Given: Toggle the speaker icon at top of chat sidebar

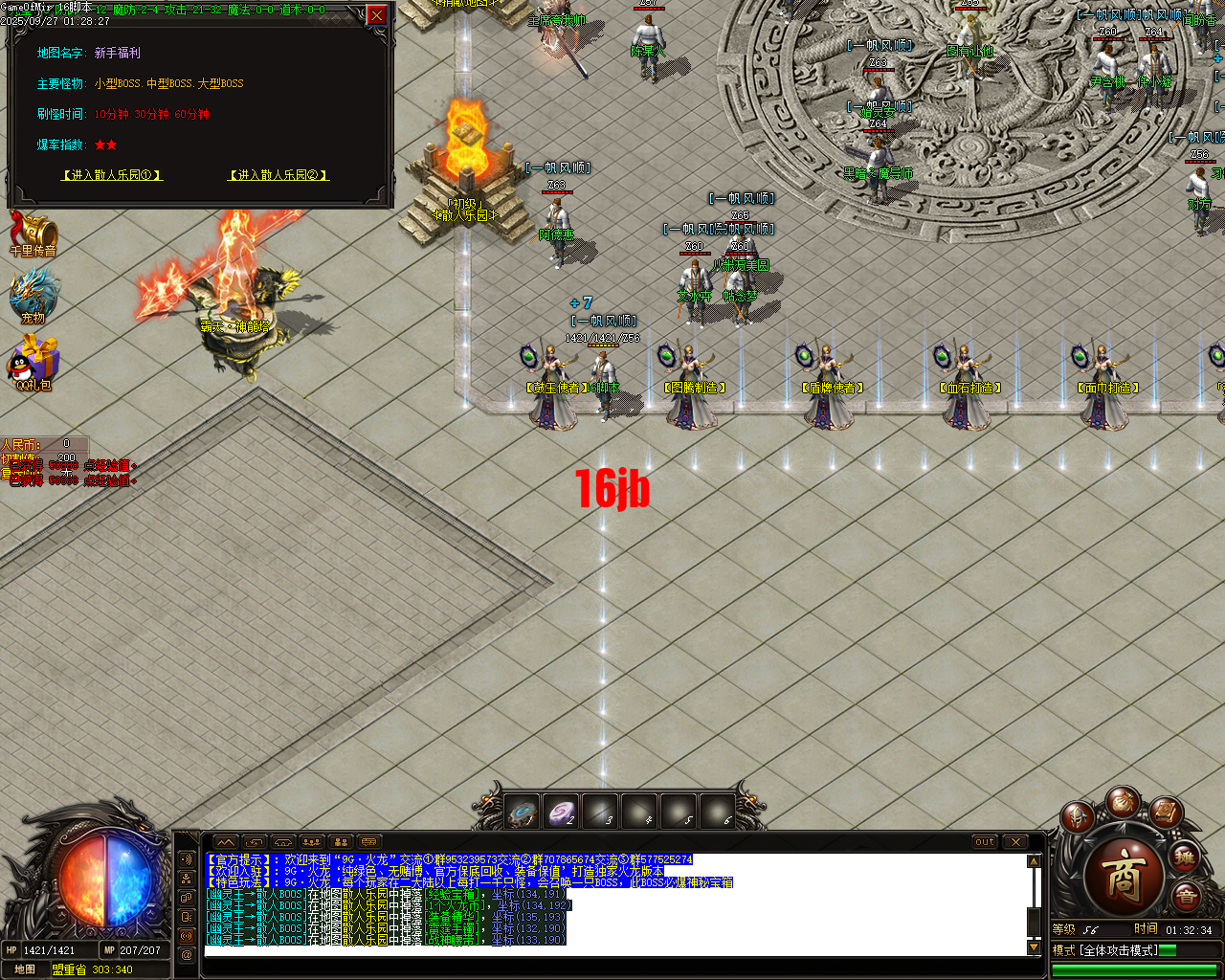Looking at the screenshot, I should pyautogui.click(x=187, y=859).
